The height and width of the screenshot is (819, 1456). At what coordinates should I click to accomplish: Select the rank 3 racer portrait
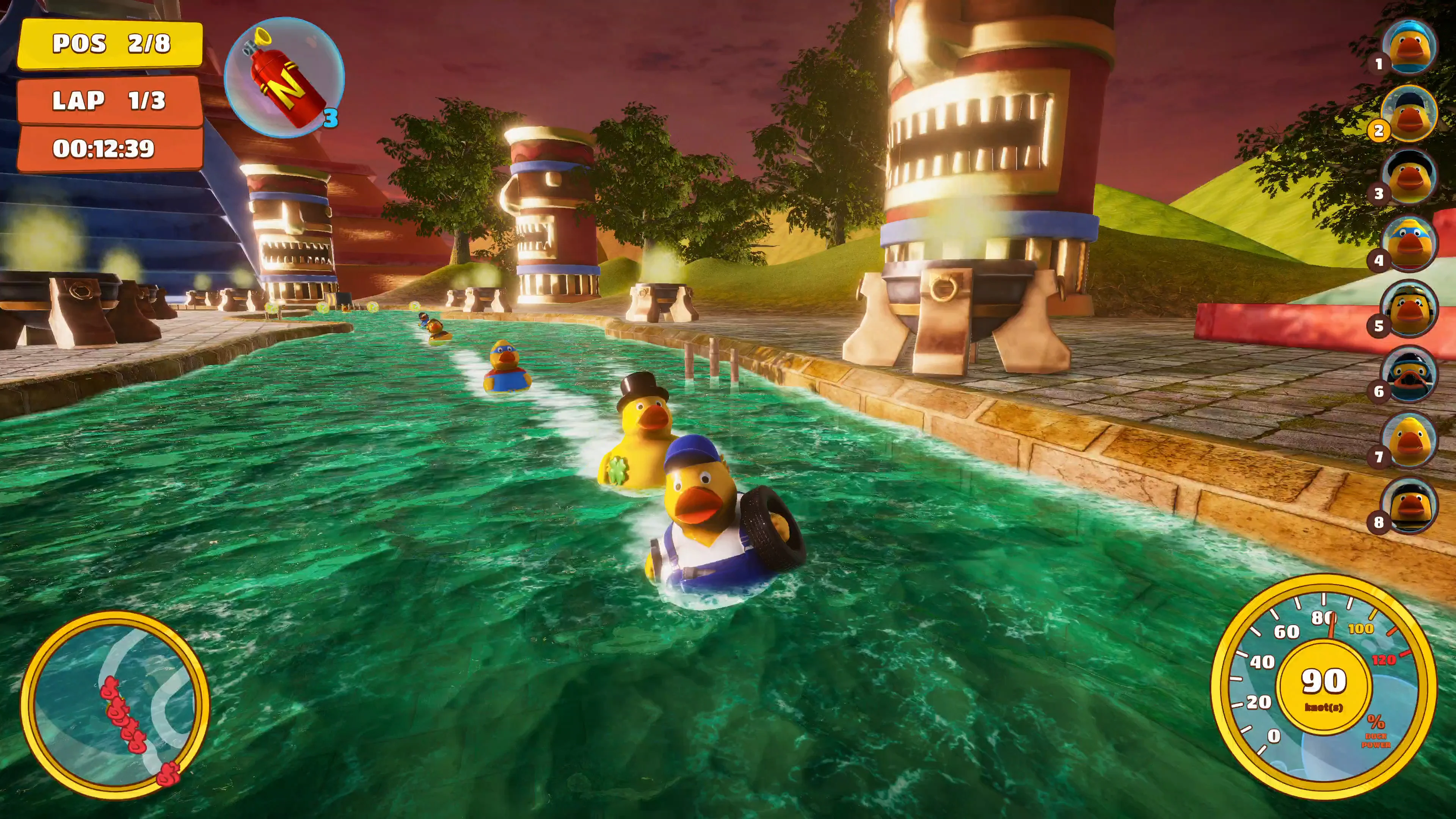click(x=1409, y=177)
